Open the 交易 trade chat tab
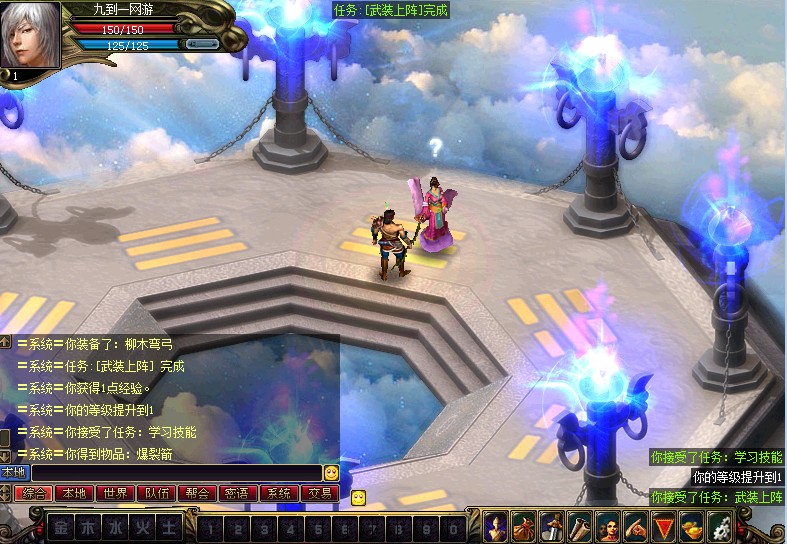This screenshot has width=787, height=544. [x=319, y=493]
